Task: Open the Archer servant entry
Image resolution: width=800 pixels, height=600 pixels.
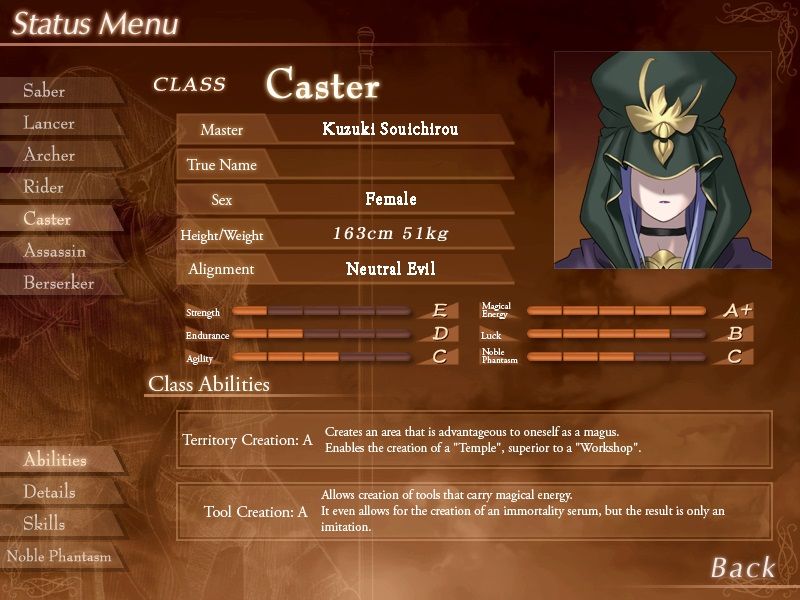Action: click(x=50, y=155)
